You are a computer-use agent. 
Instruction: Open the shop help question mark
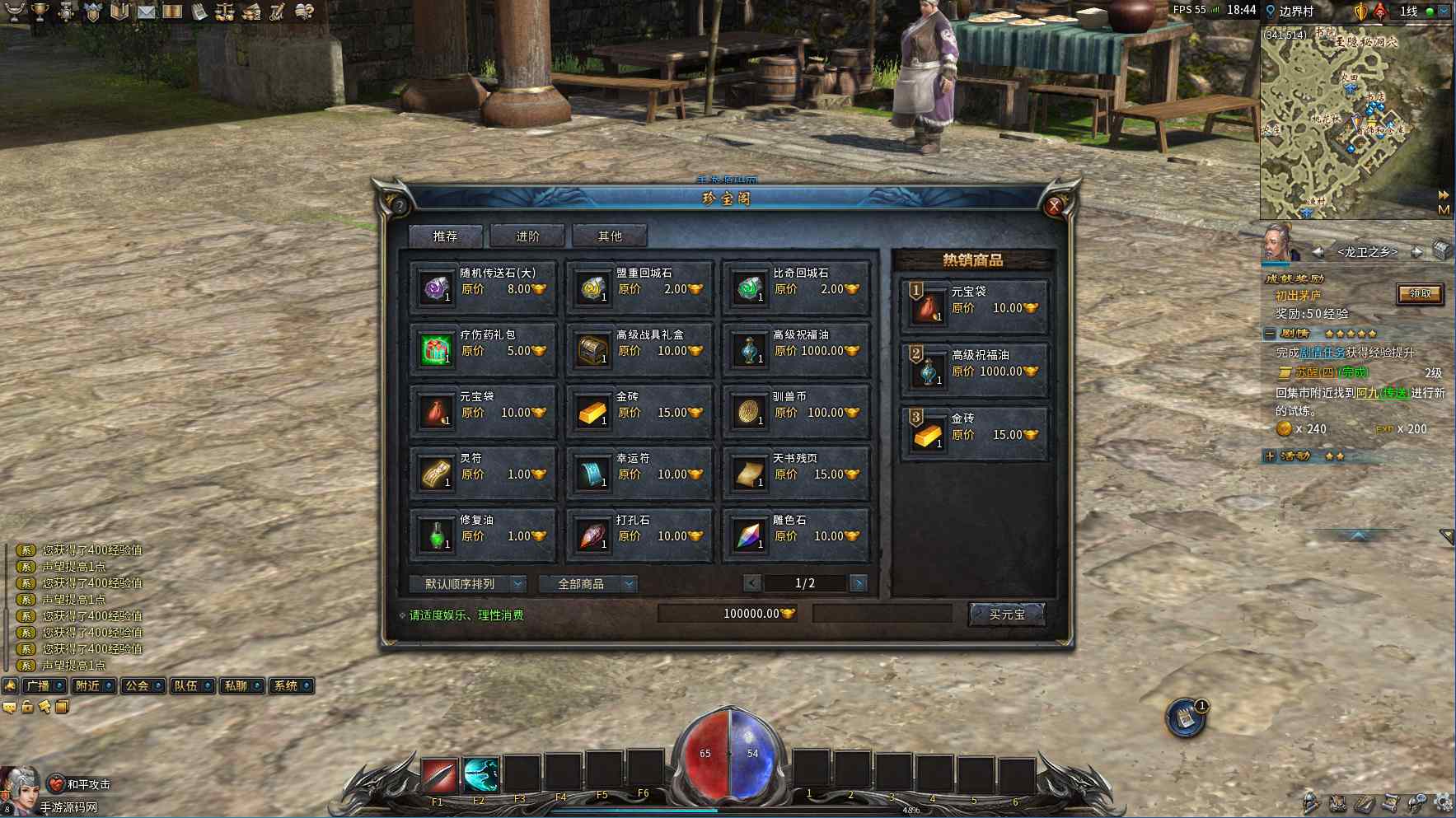coord(400,206)
